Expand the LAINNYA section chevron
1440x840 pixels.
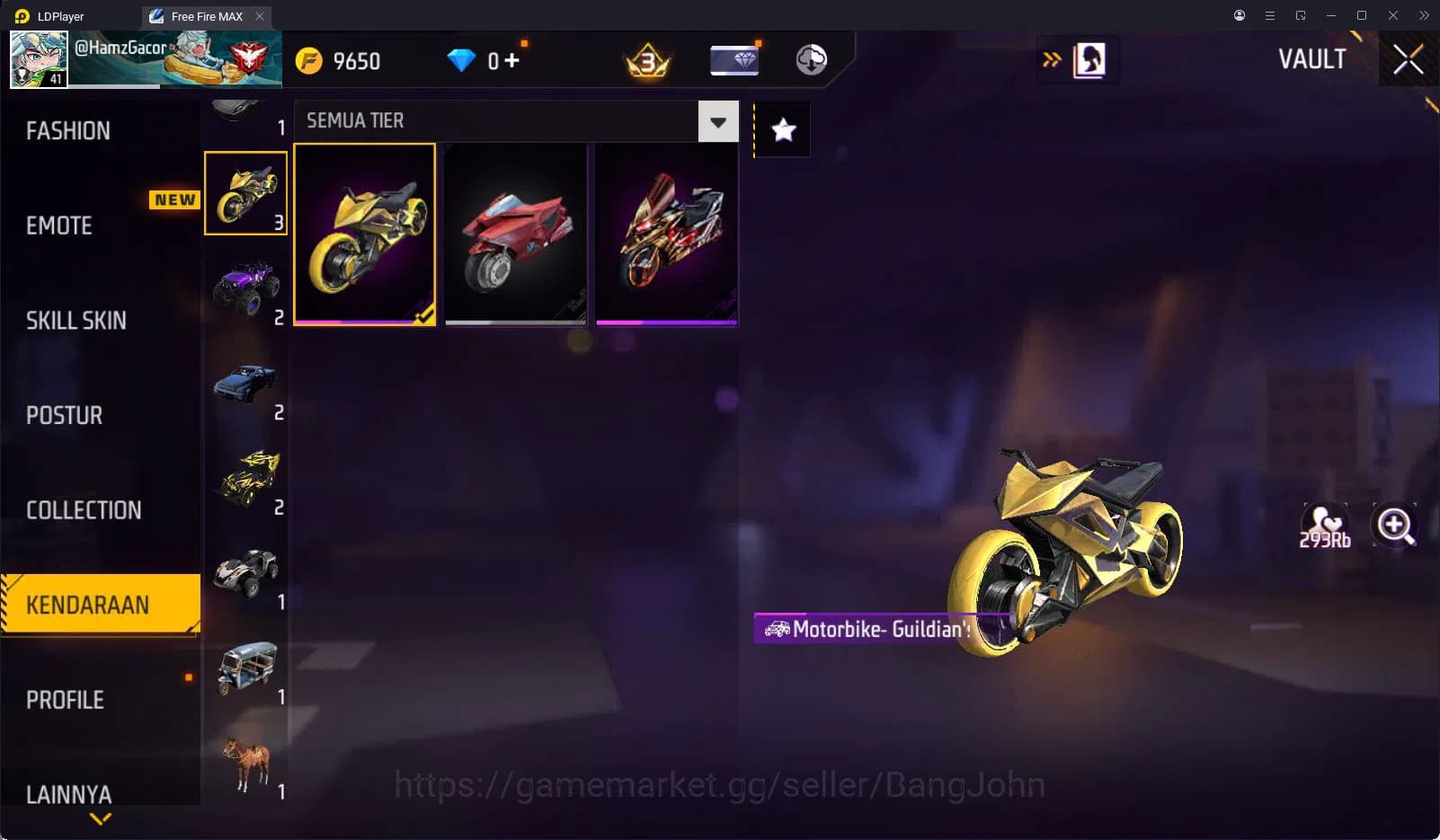[x=99, y=818]
